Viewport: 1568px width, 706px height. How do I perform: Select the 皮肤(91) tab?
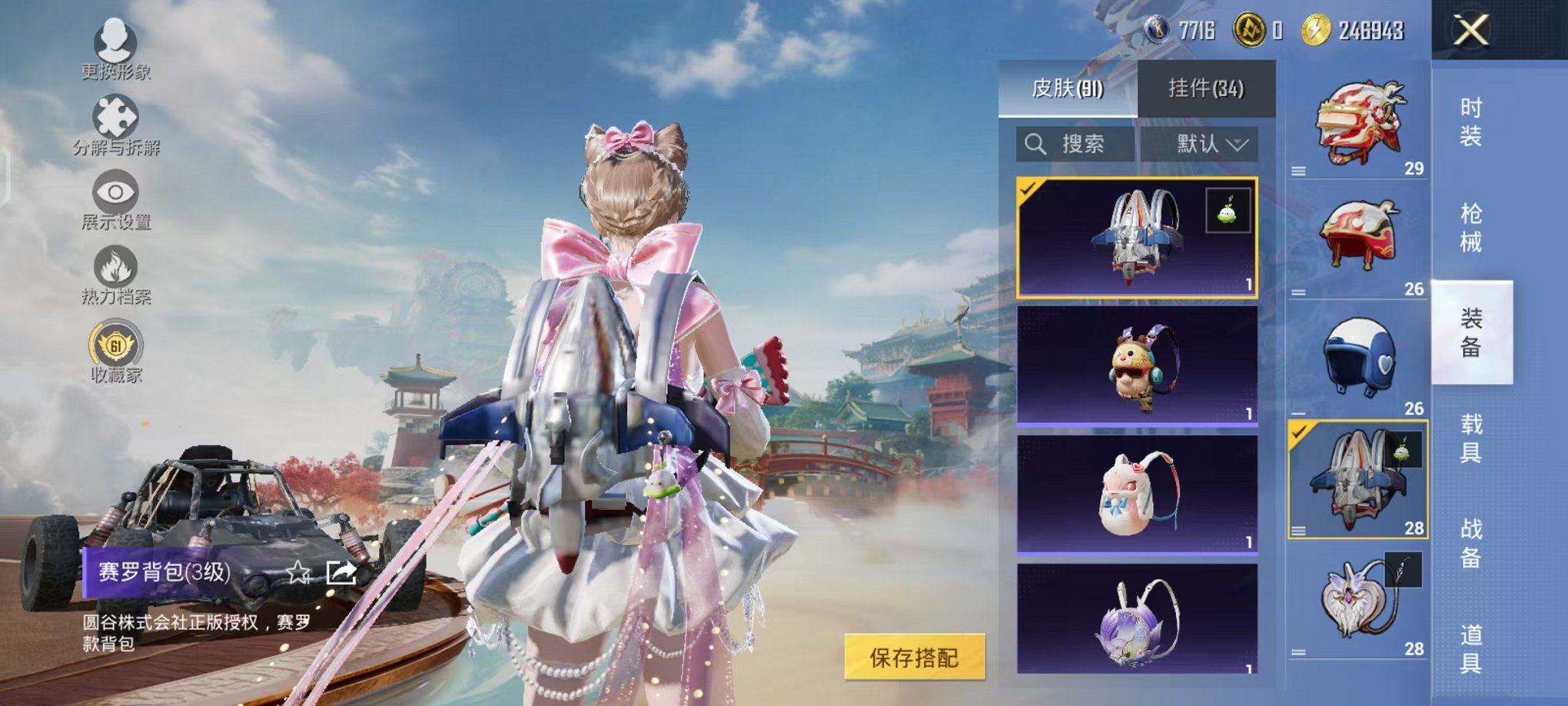(x=1068, y=88)
